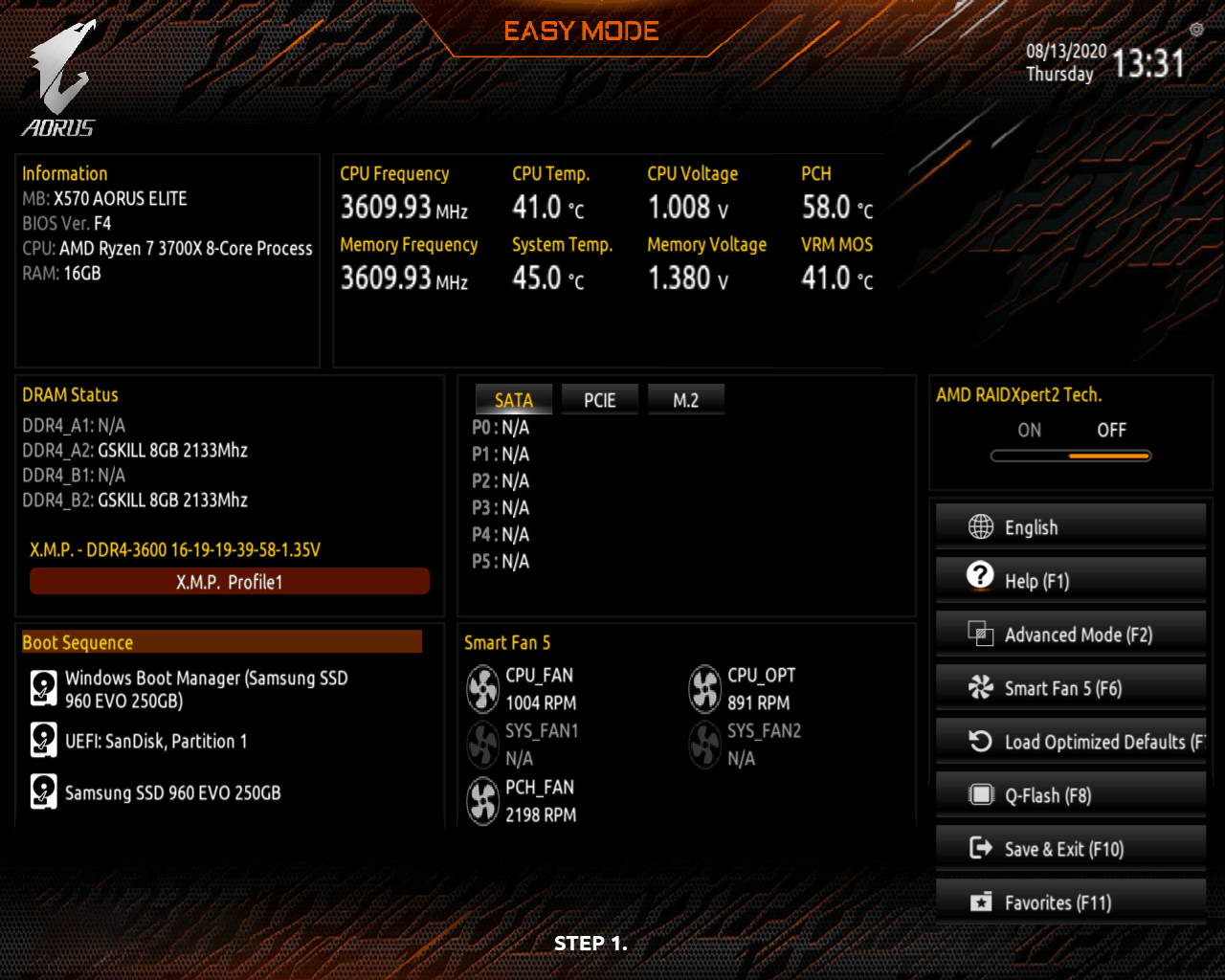Image resolution: width=1225 pixels, height=980 pixels.
Task: Select the bottom Samsung SSD 960 EVO 250GB entry
Action: pyautogui.click(x=172, y=792)
